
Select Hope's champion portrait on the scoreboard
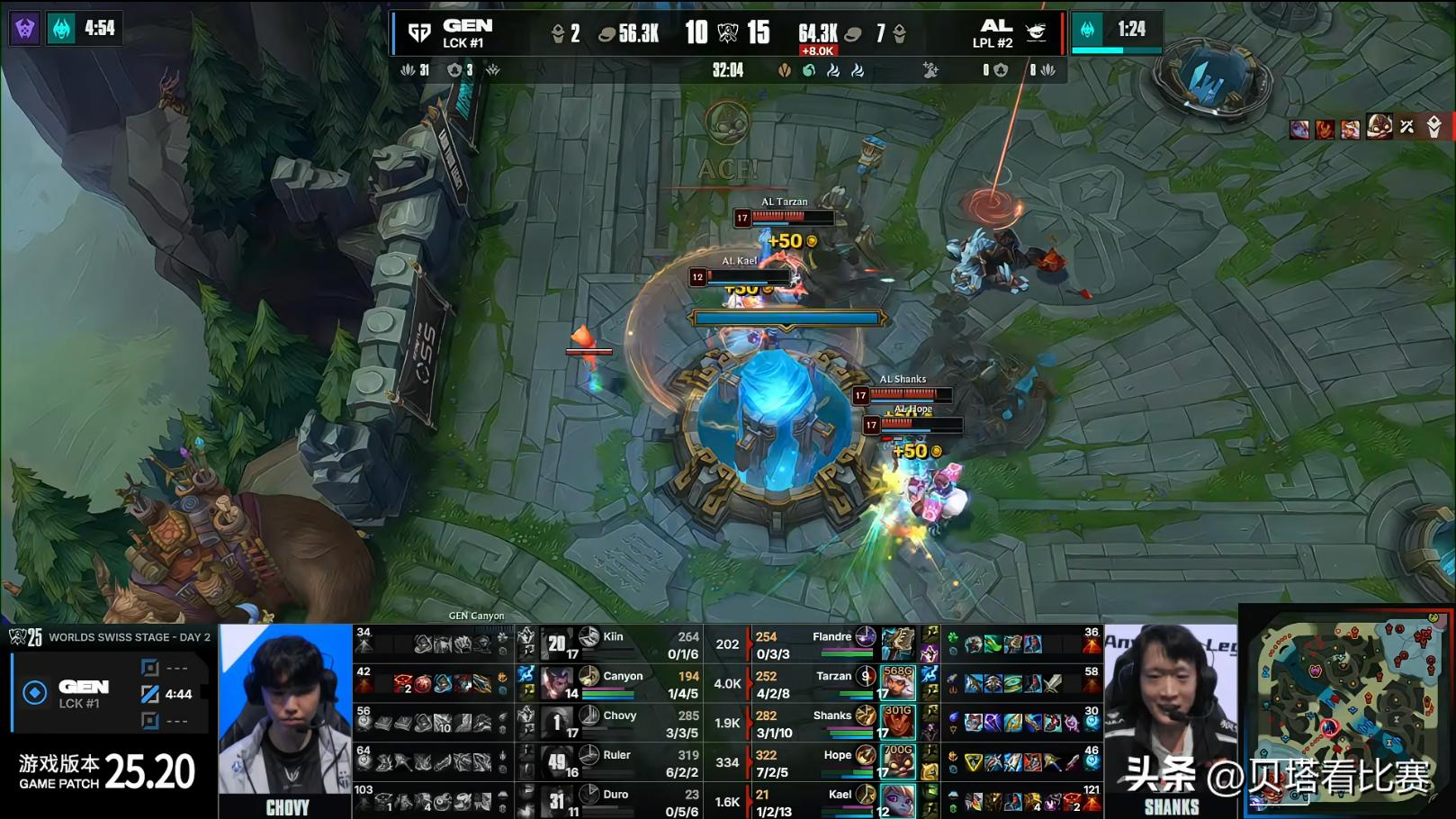coord(898,761)
